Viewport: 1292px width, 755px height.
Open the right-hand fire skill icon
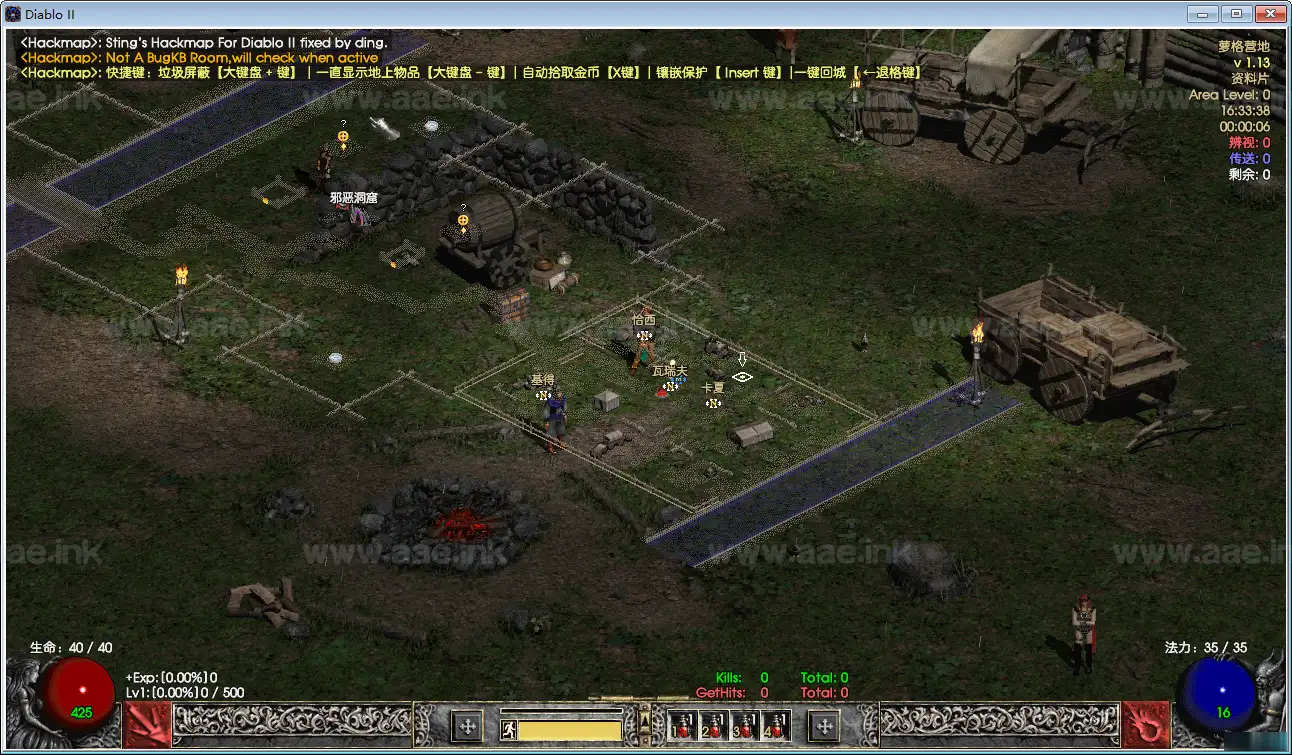pyautogui.click(x=1145, y=724)
